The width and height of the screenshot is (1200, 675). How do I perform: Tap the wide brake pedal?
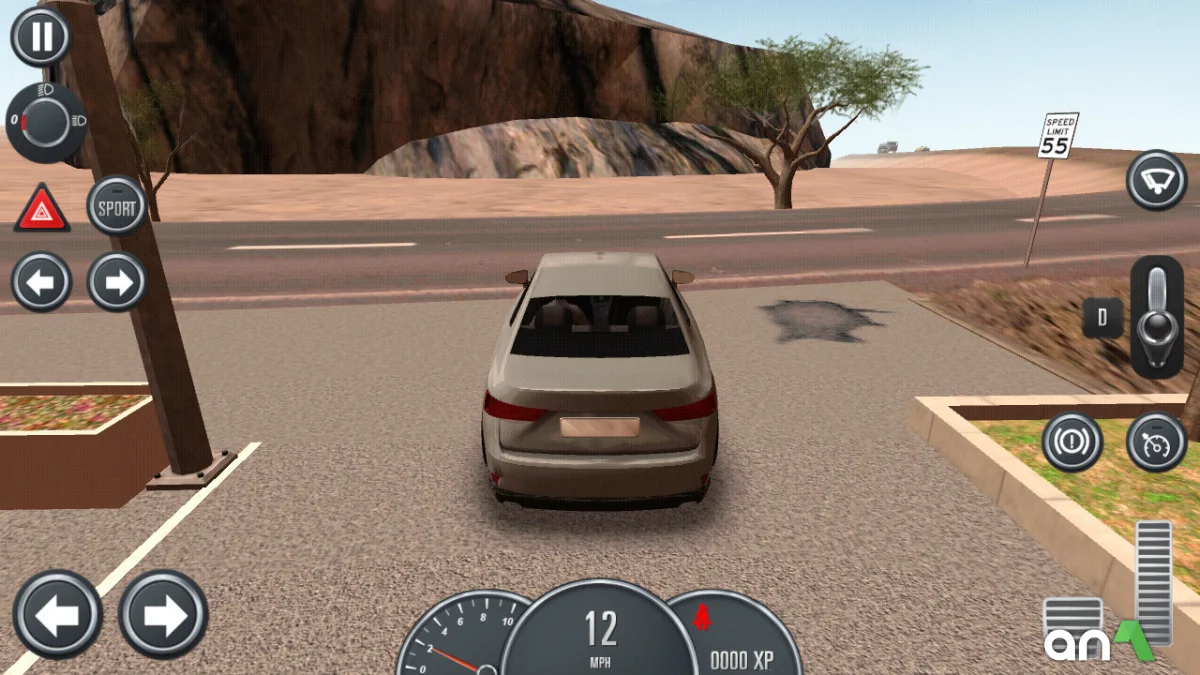tap(1072, 618)
